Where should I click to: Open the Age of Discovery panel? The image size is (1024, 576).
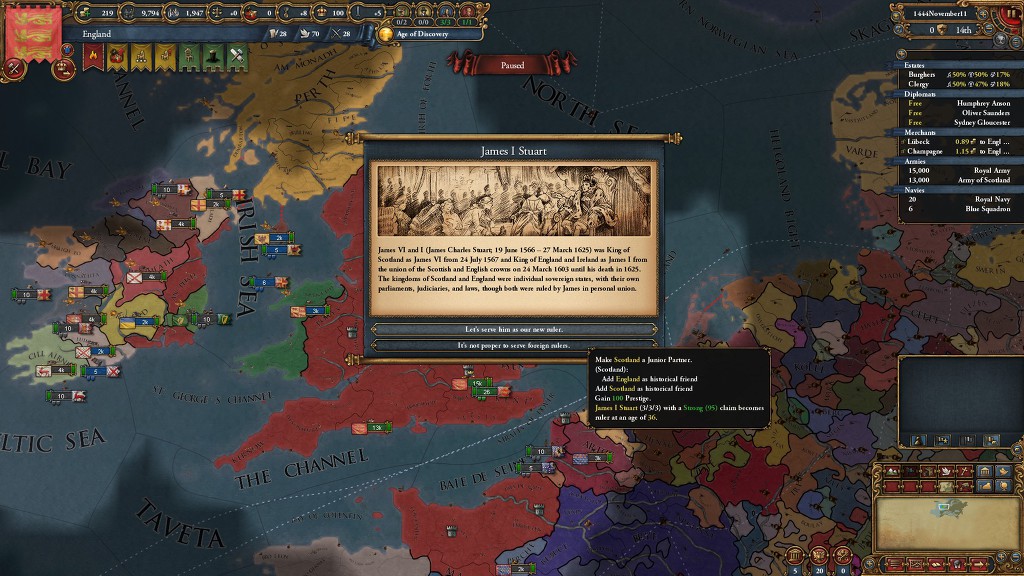point(418,34)
